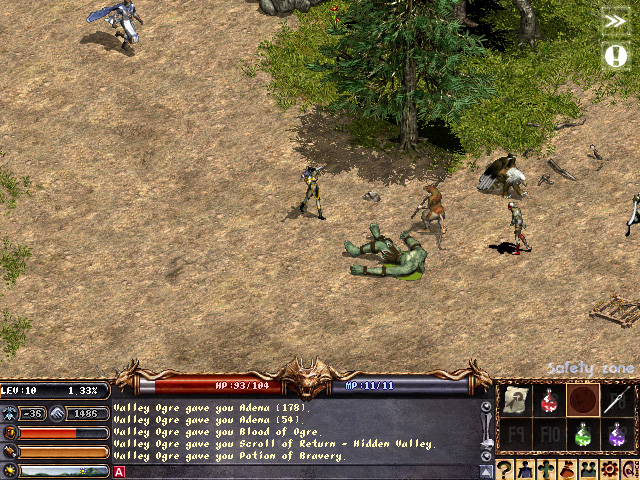Click the double-arrow fast forward button
Image resolution: width=640 pixels, height=480 pixels.
(615, 22)
